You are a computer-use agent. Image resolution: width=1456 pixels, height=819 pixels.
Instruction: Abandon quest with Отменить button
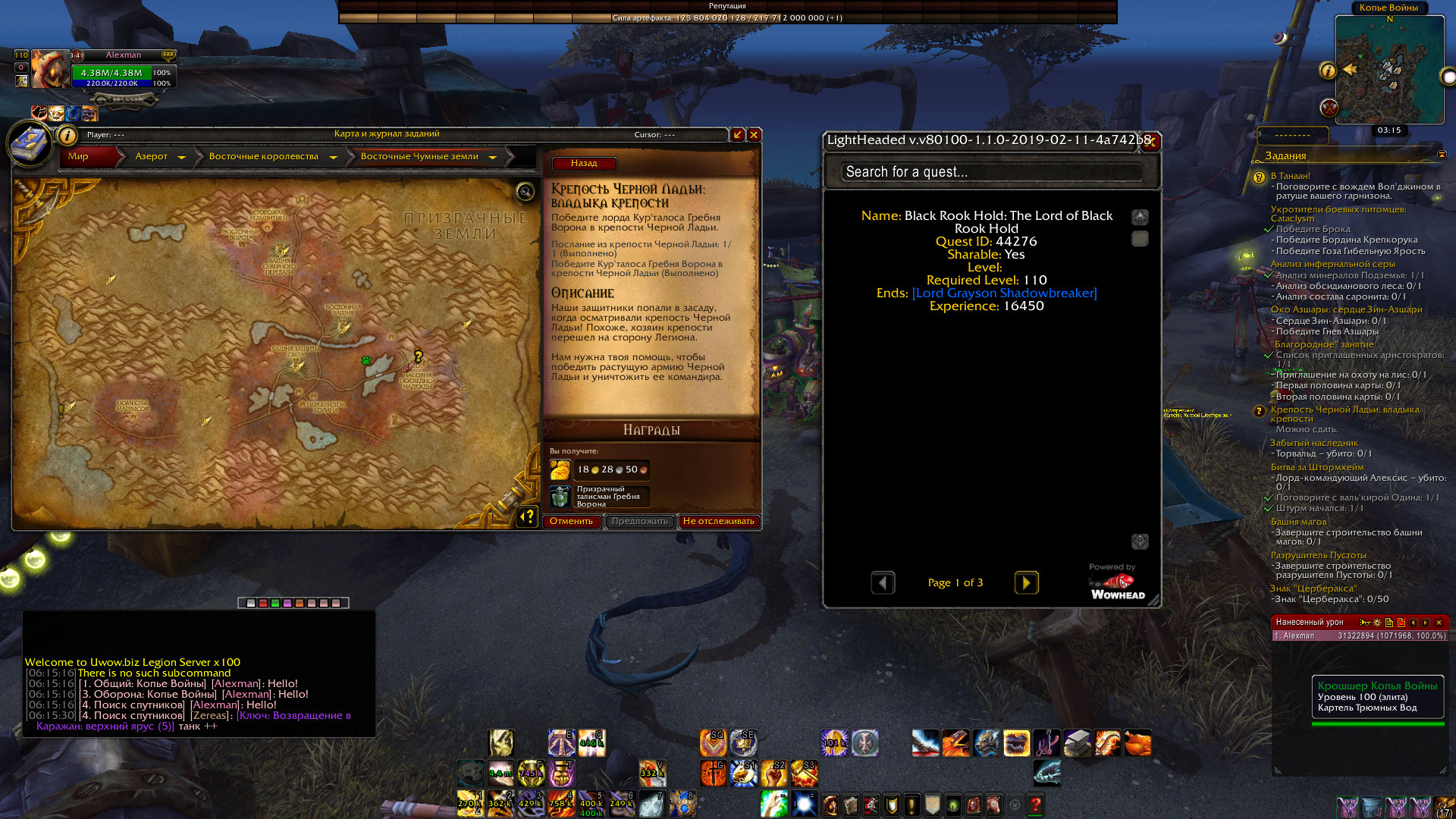click(x=571, y=522)
